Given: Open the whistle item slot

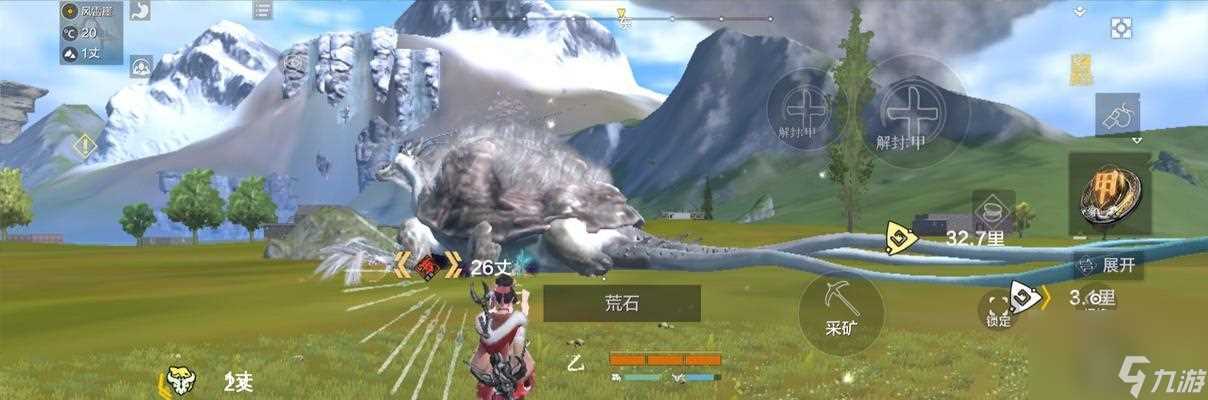Looking at the screenshot, I should click(1116, 116).
